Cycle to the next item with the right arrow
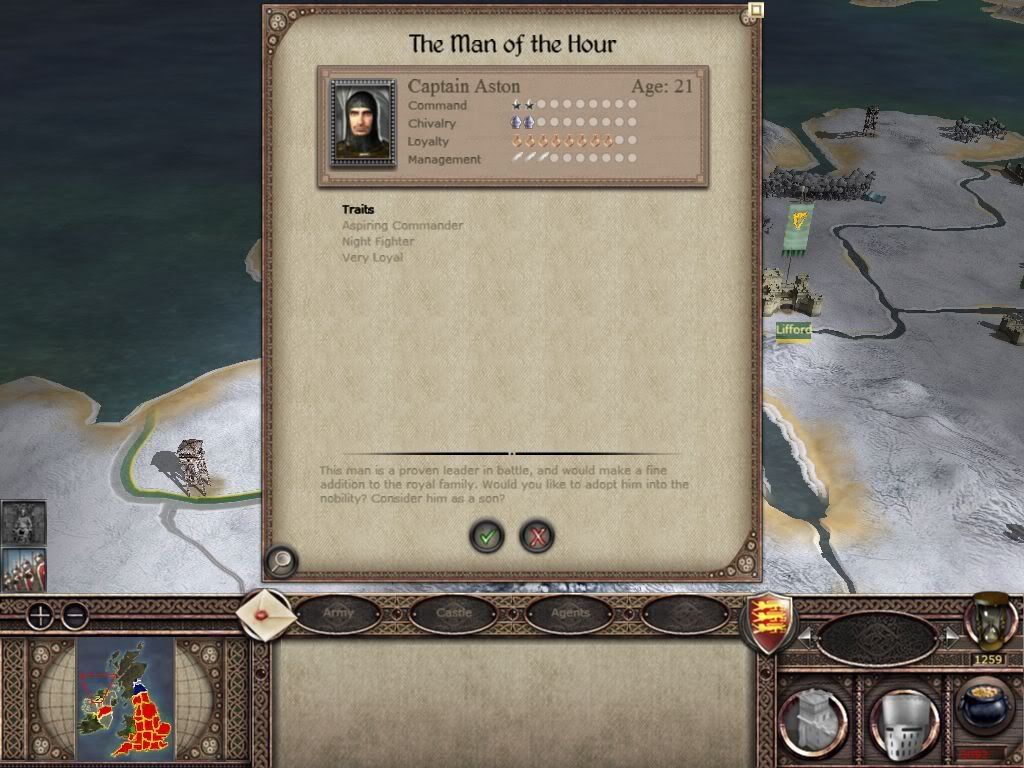This screenshot has width=1024, height=768. 951,636
